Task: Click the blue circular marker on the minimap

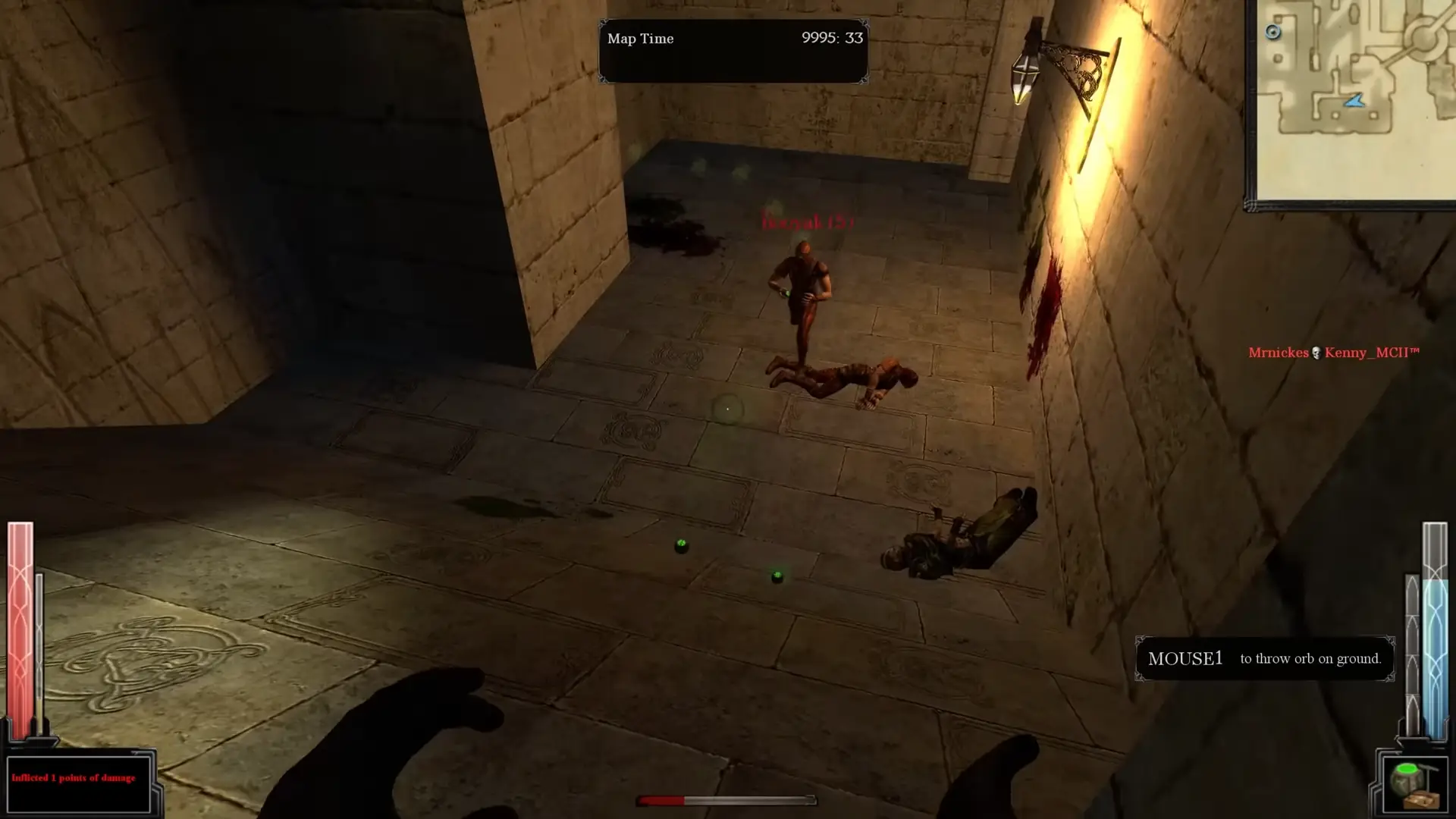Action: click(1273, 31)
